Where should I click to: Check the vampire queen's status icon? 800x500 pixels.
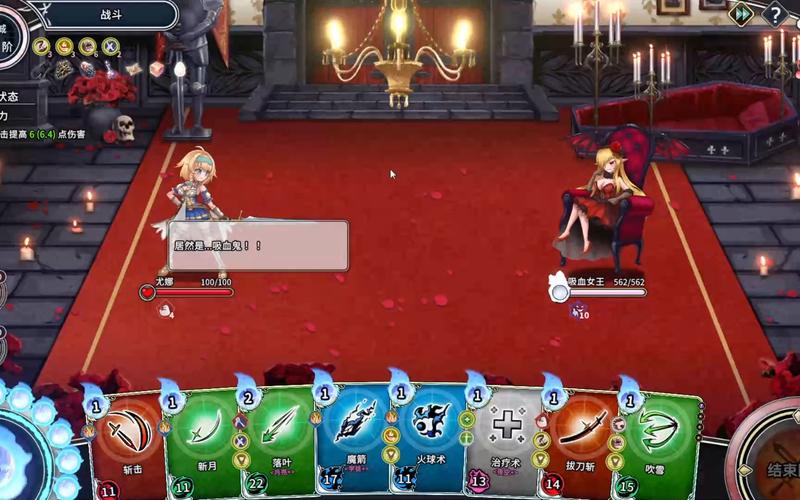click(577, 313)
